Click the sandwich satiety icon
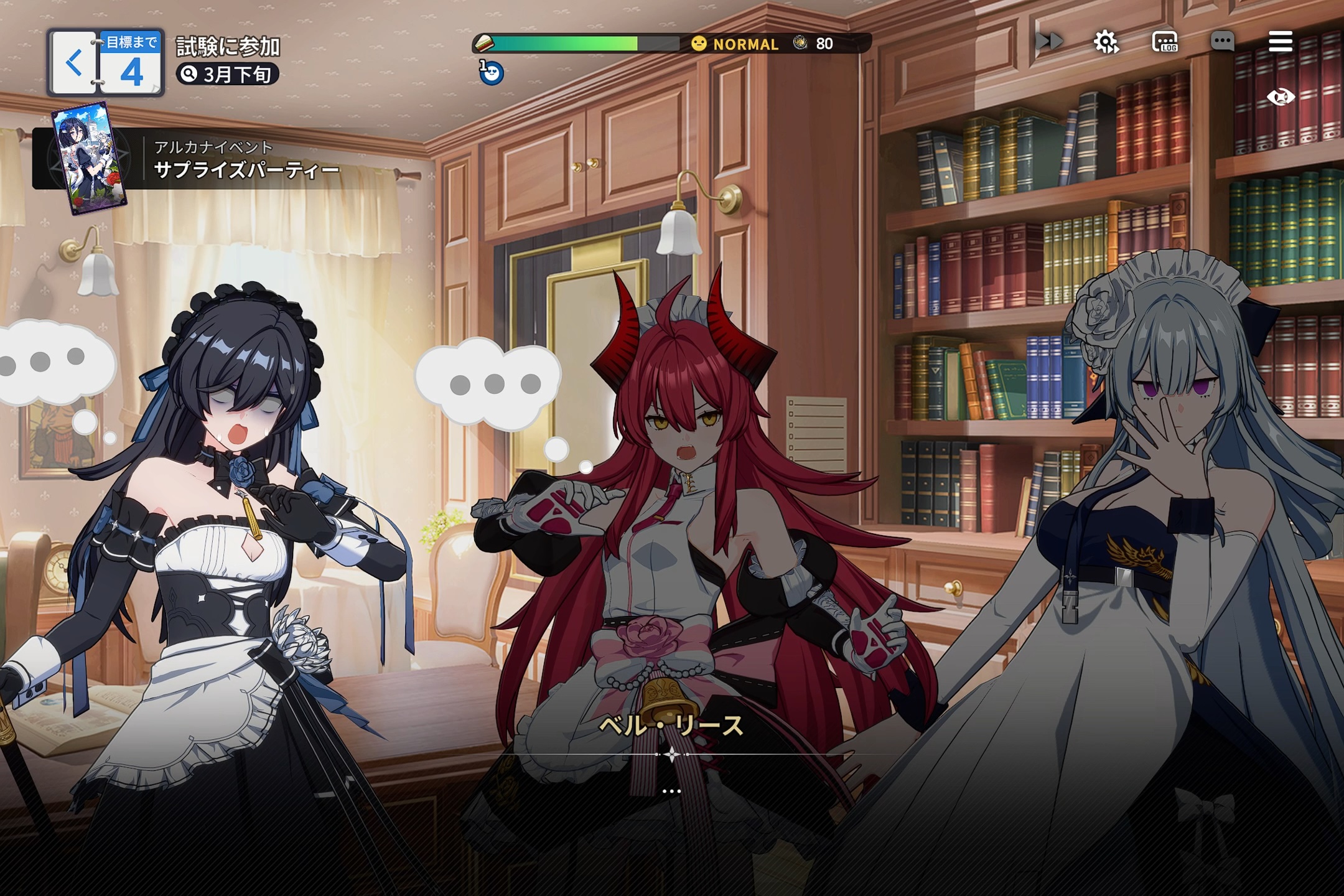This screenshot has height=896, width=1344. (484, 43)
